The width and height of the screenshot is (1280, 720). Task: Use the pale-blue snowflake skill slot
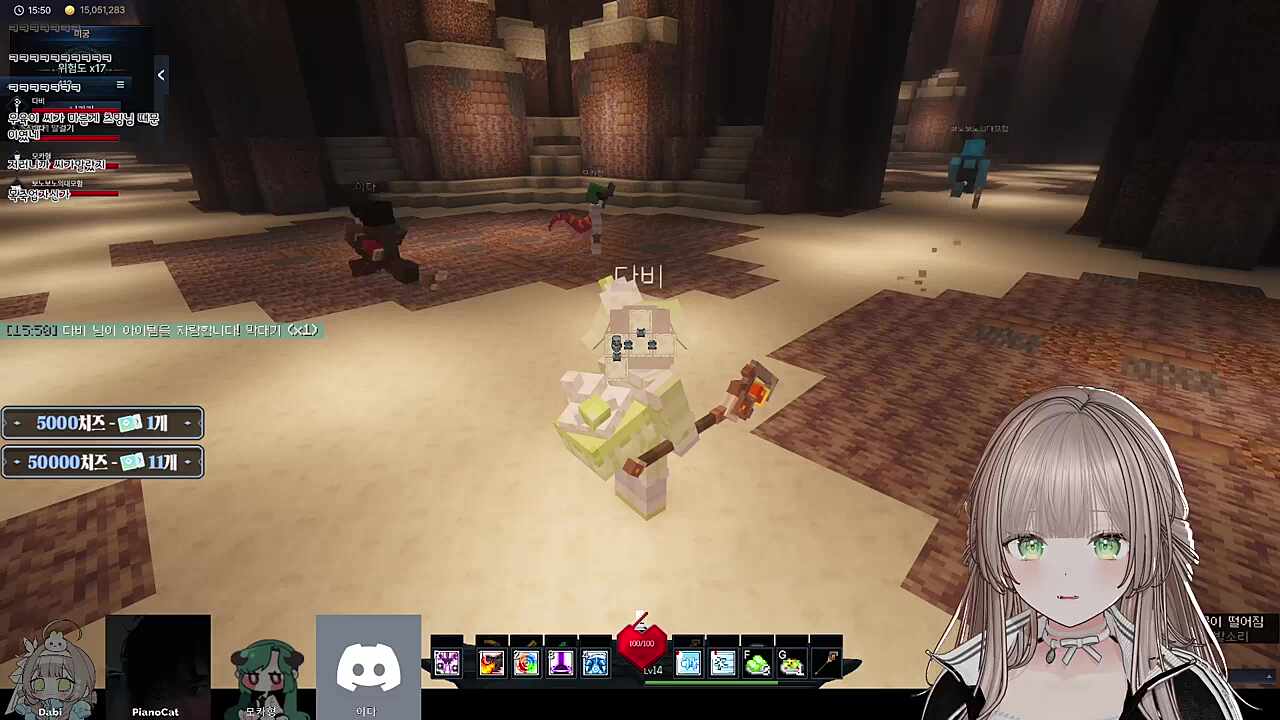(x=723, y=662)
